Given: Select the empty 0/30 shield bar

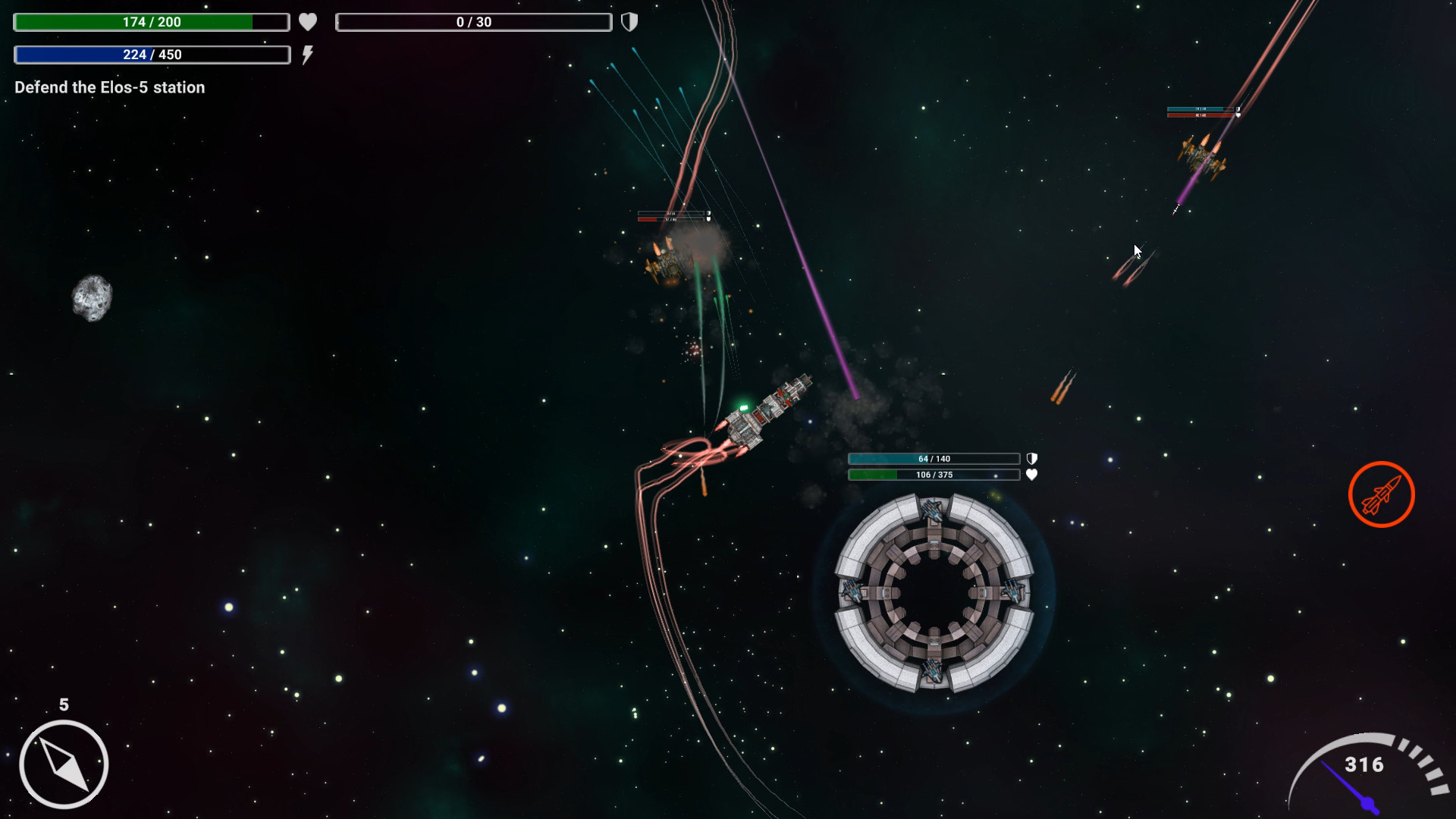Looking at the screenshot, I should (473, 22).
